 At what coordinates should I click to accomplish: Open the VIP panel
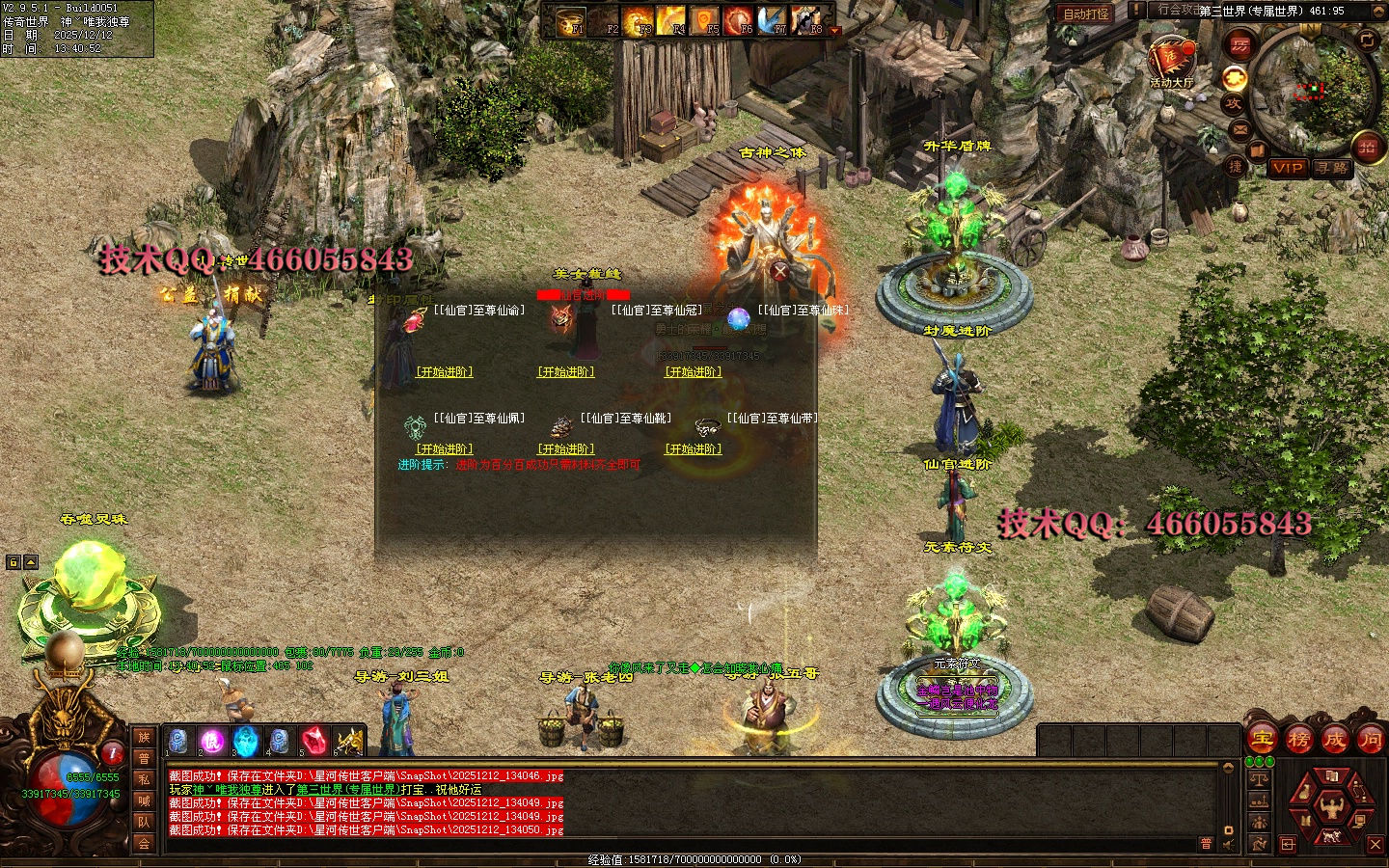pos(1288,168)
